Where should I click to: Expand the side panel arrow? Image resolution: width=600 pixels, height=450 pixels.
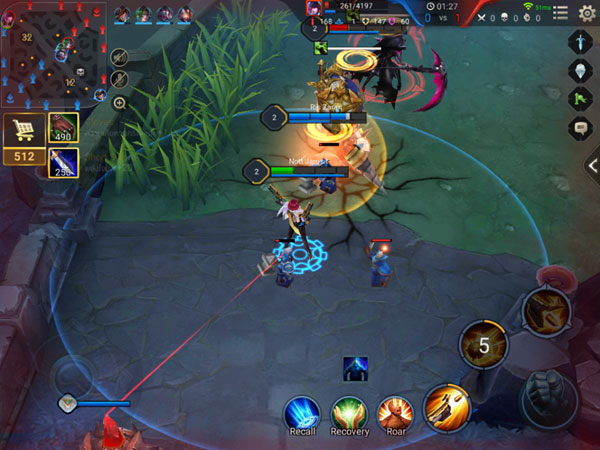[592, 166]
